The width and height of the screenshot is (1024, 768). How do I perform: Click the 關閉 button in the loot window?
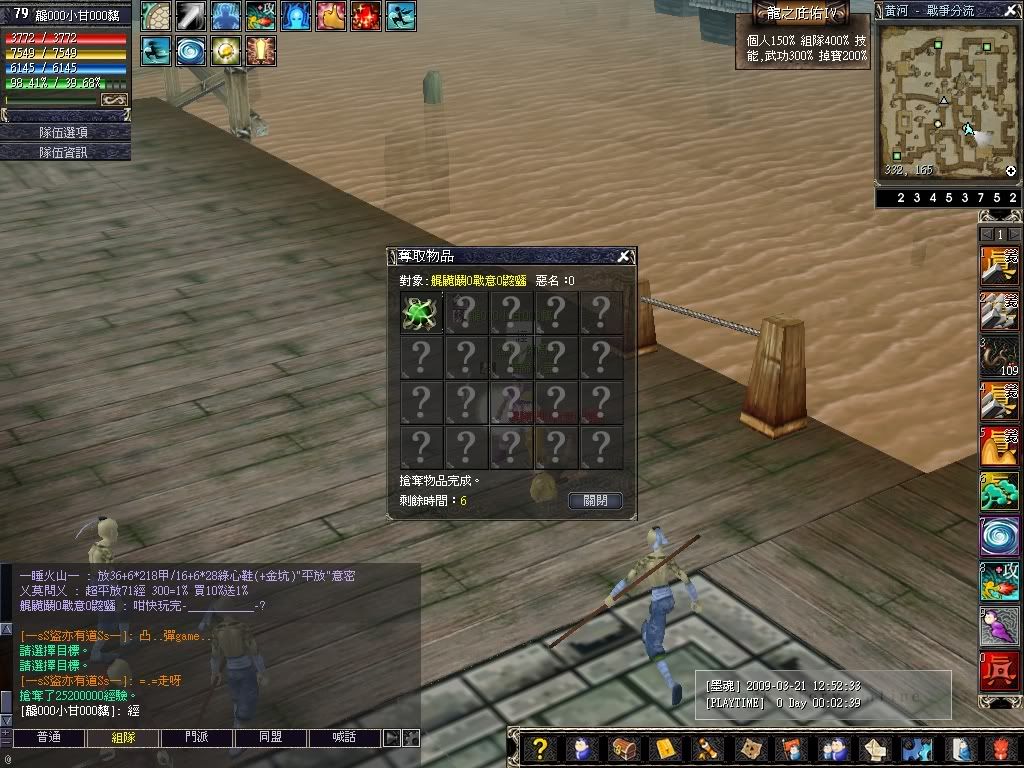click(595, 500)
